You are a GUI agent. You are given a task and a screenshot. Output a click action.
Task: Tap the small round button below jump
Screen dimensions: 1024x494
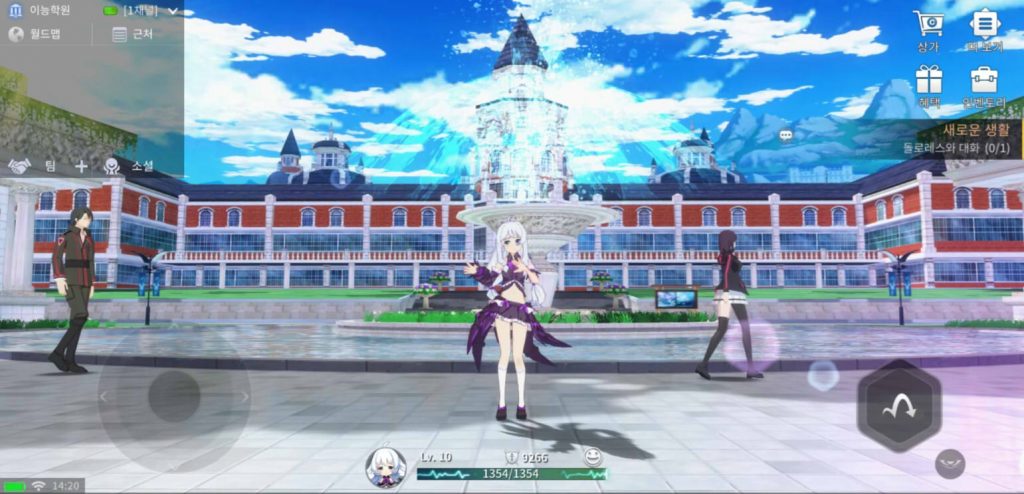[950, 463]
